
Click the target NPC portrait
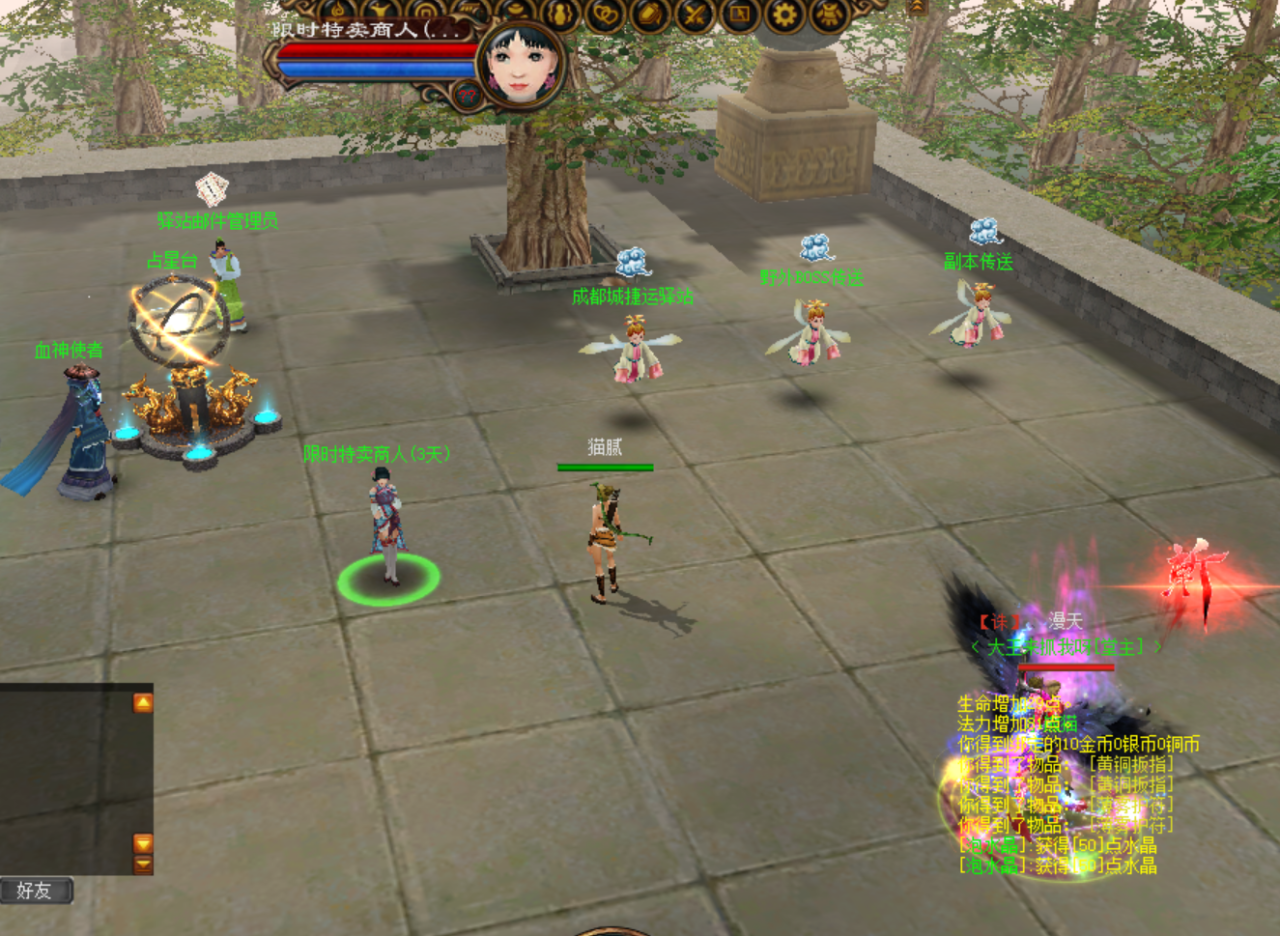pos(520,67)
